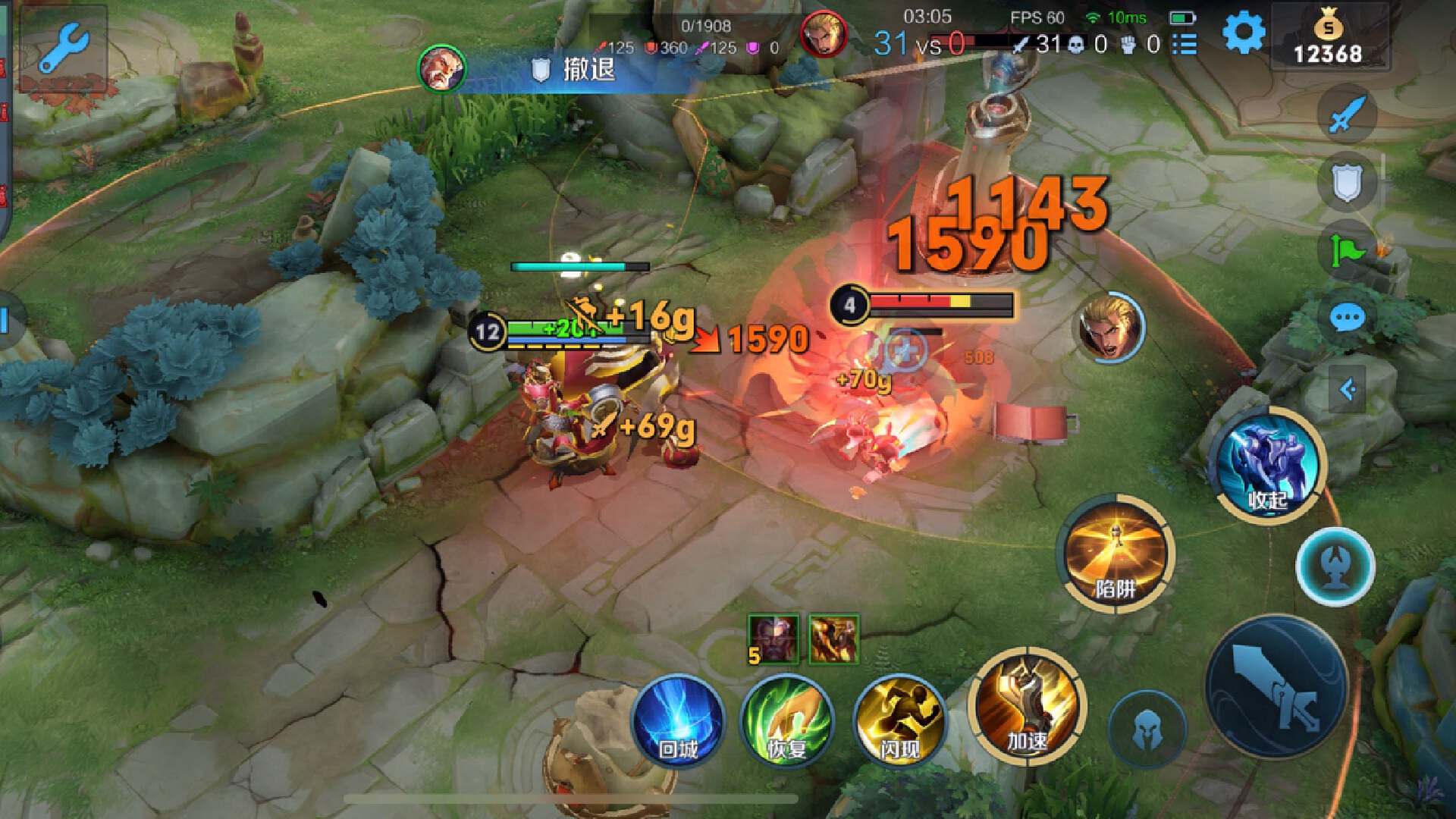The width and height of the screenshot is (1456, 819).
Task: Send the shield retreat signal
Action: pyautogui.click(x=1347, y=182)
